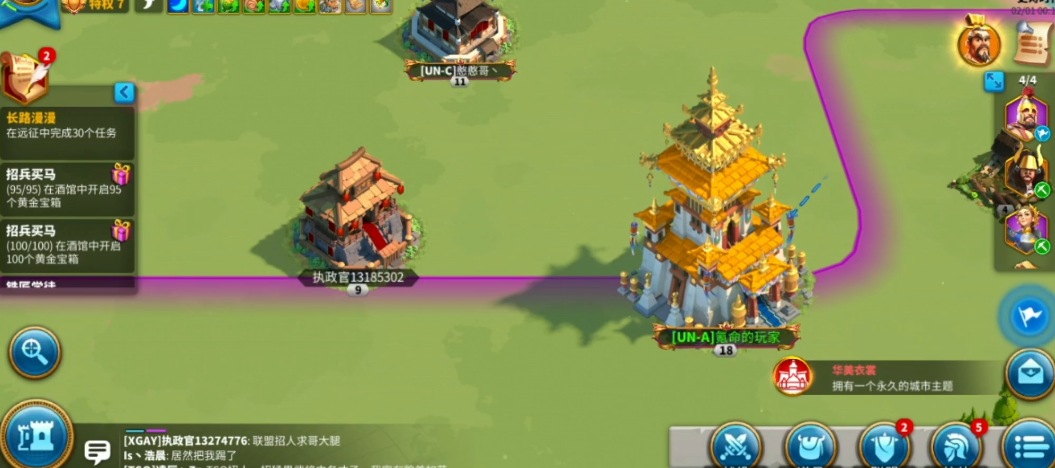Toggle the list-style main menu button
This screenshot has width=1055, height=468.
point(1028,446)
